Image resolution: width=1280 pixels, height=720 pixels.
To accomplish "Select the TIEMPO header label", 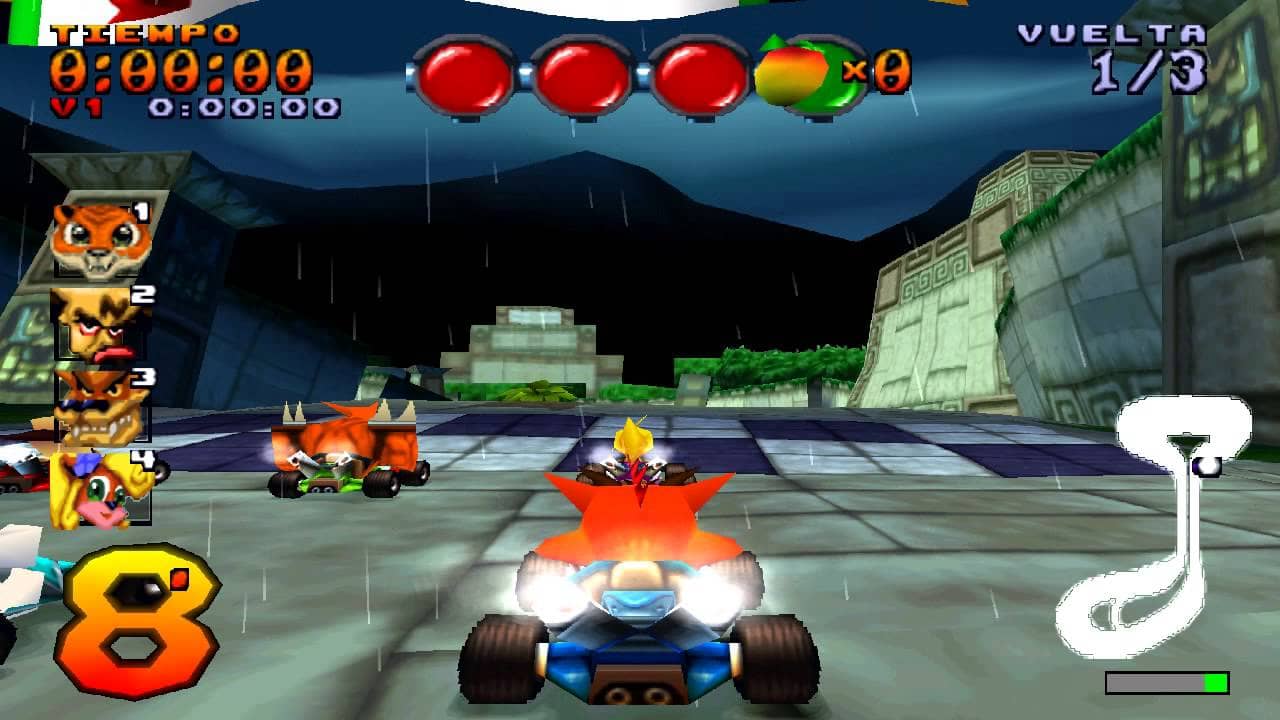I will point(144,33).
